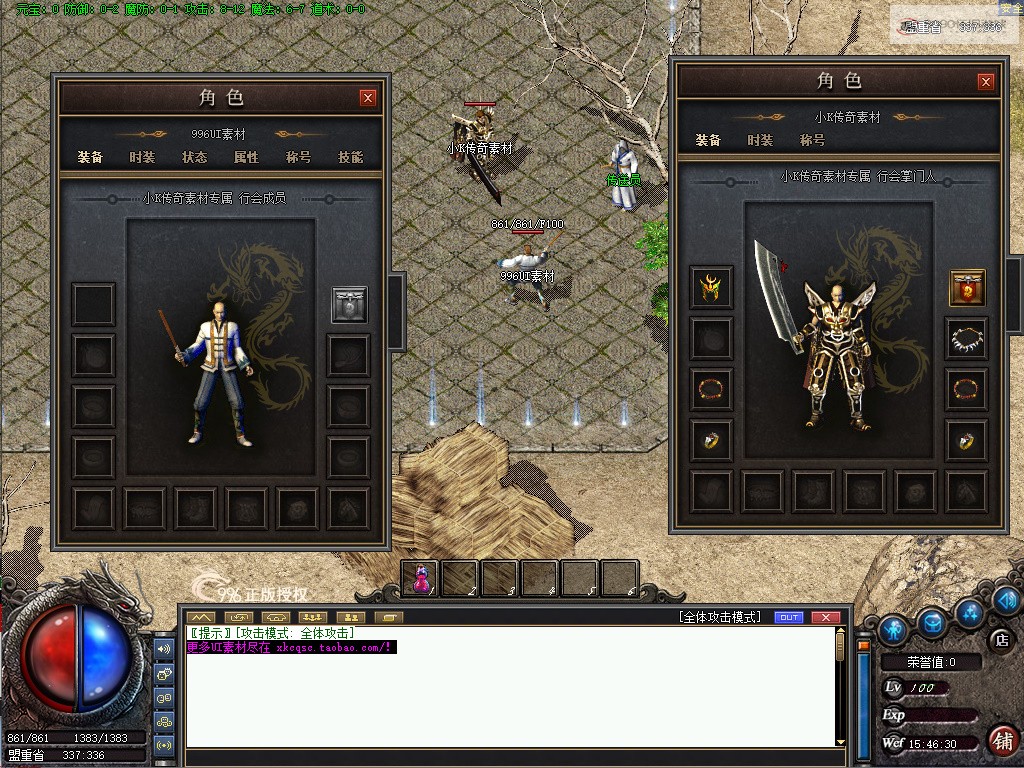
Task: Open the red 铺 stall button
Action: pos(1002,740)
